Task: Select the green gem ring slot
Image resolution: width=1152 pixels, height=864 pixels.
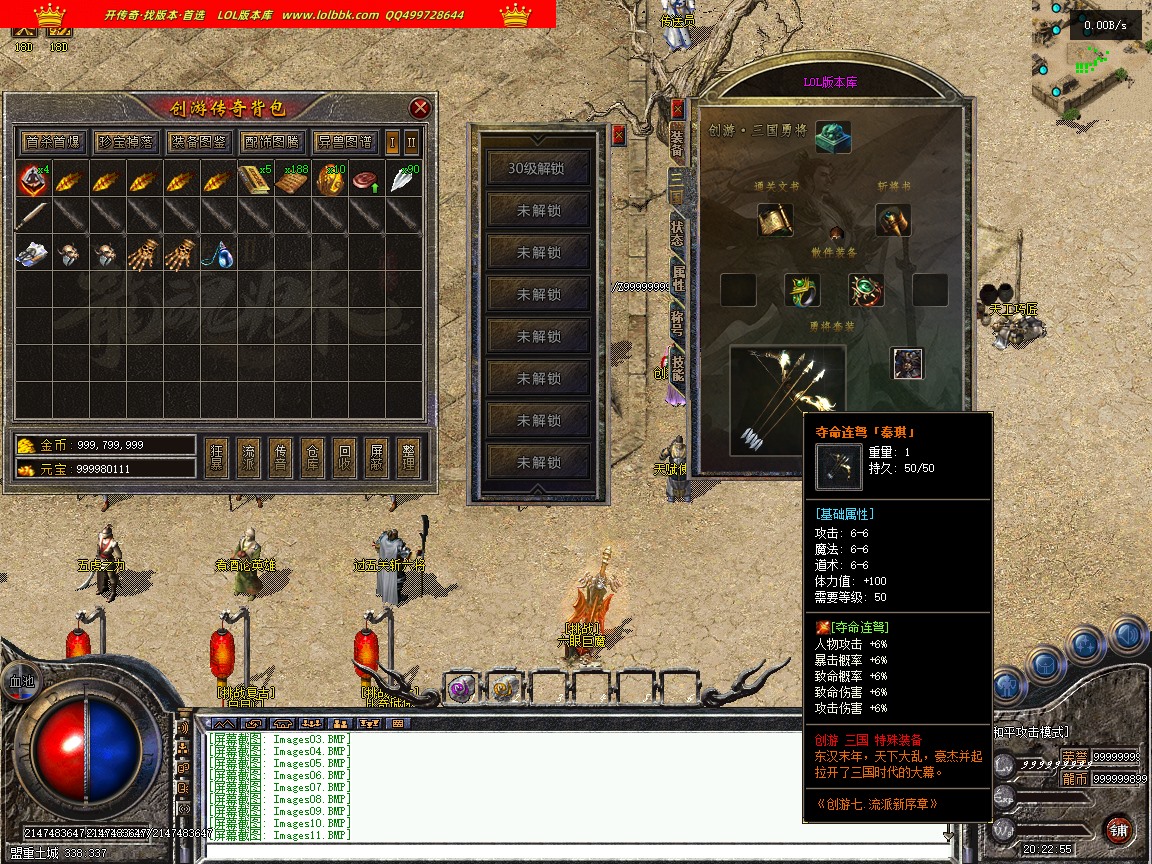Action: tap(802, 290)
